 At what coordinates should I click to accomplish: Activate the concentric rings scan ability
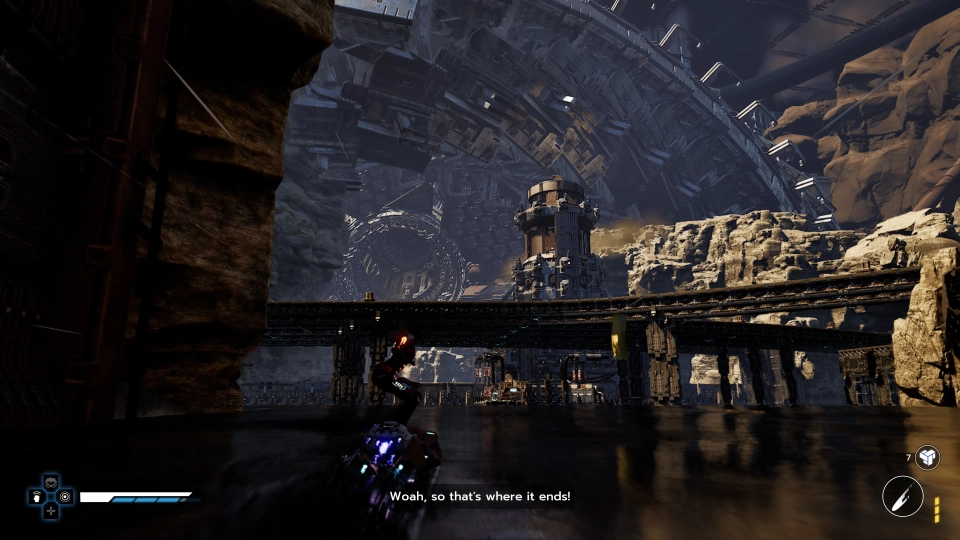coord(65,496)
